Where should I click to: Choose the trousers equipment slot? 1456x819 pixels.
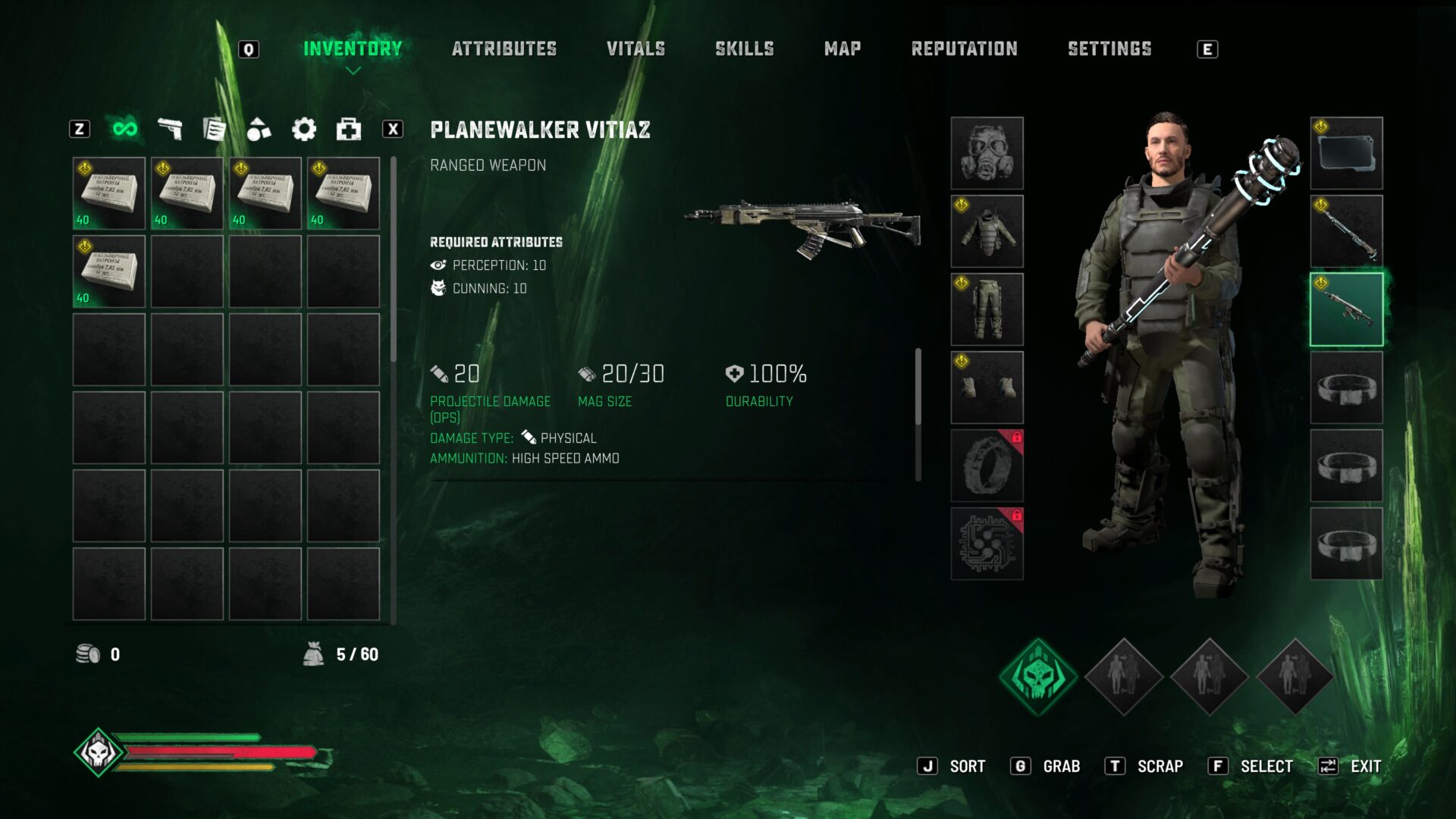(x=987, y=309)
